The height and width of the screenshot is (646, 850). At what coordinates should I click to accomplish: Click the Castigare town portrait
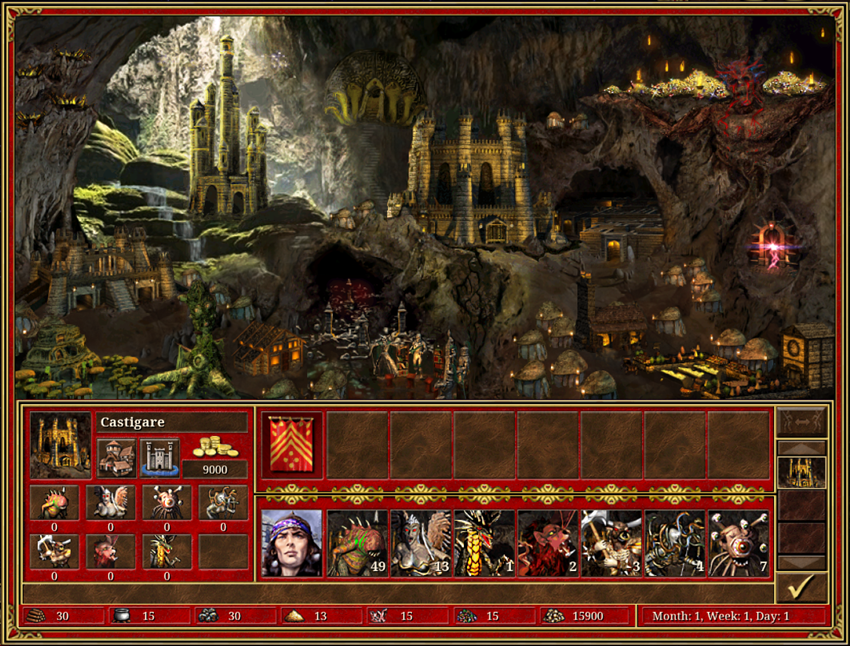(60, 444)
